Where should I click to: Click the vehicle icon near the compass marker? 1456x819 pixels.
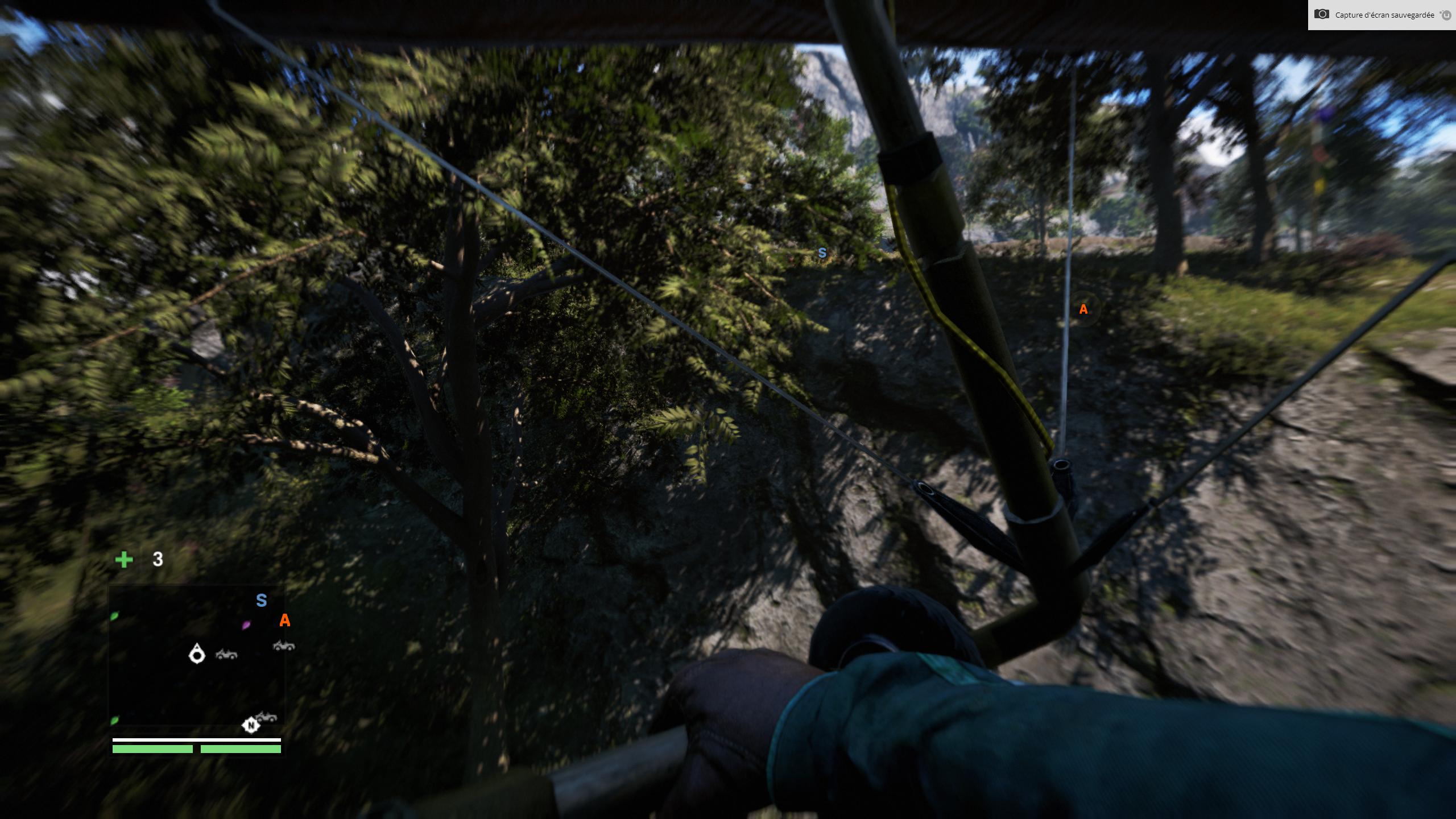pos(265,718)
